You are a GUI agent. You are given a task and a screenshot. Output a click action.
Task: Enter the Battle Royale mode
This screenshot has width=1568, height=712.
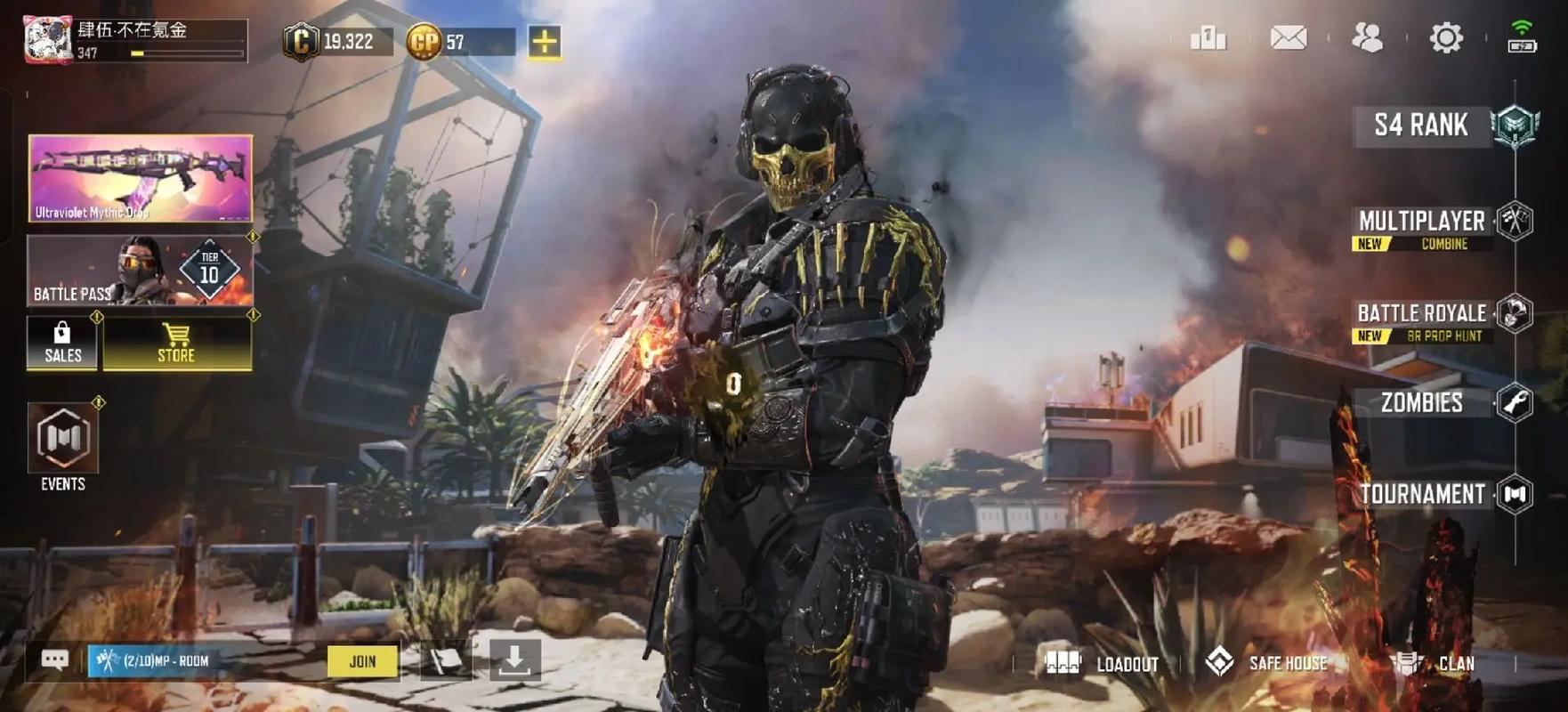click(x=1422, y=314)
